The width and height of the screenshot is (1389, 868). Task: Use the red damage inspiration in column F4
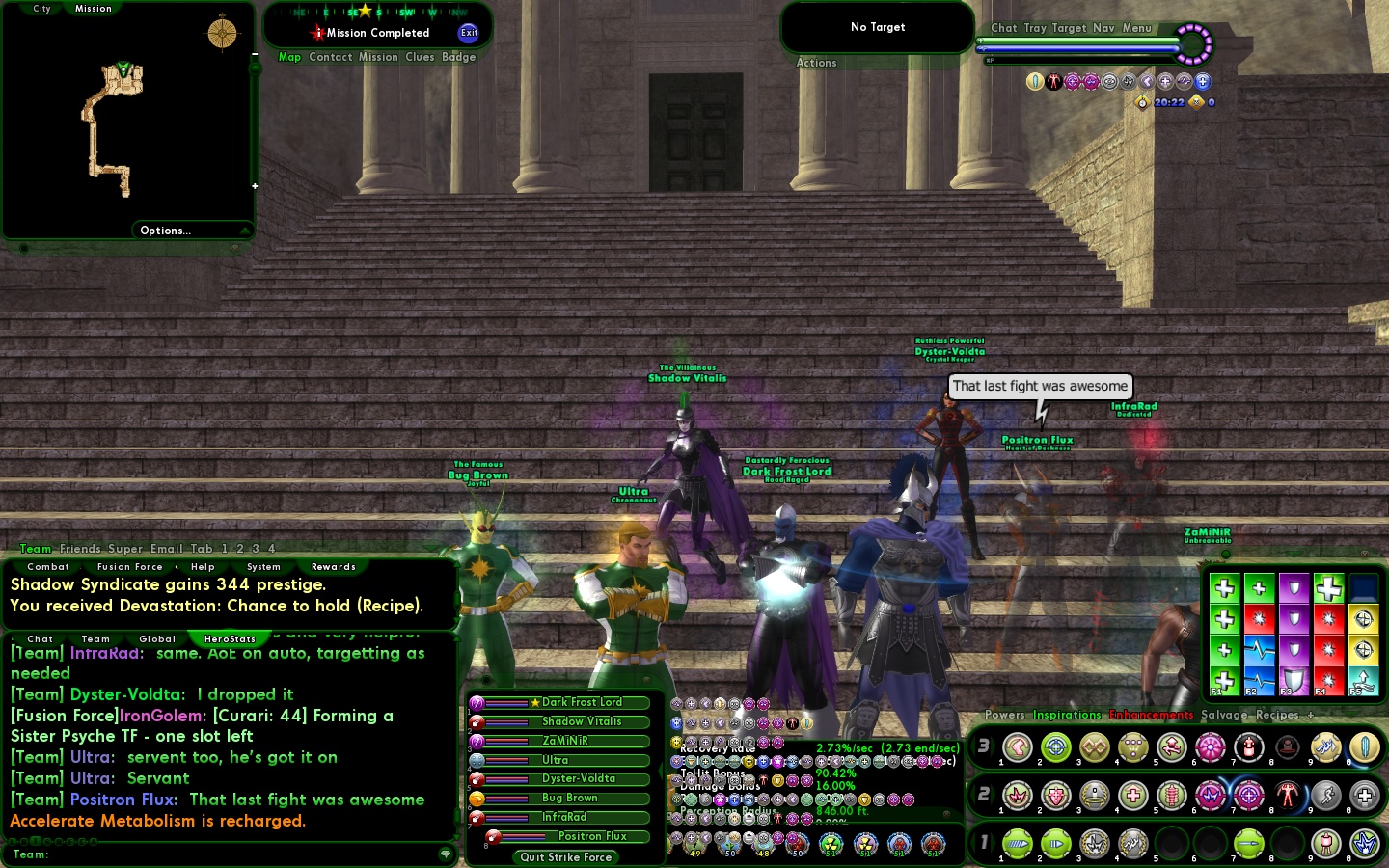[1328, 618]
